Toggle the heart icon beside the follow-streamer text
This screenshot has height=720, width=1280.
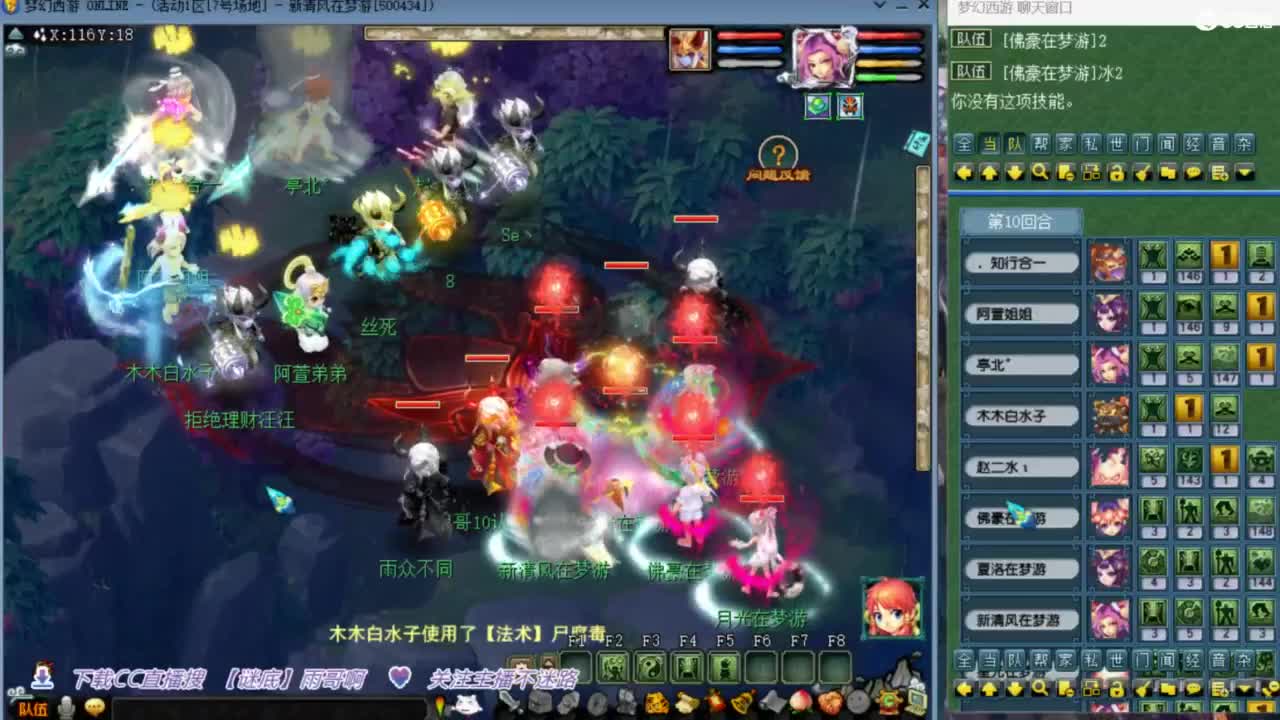pyautogui.click(x=400, y=675)
